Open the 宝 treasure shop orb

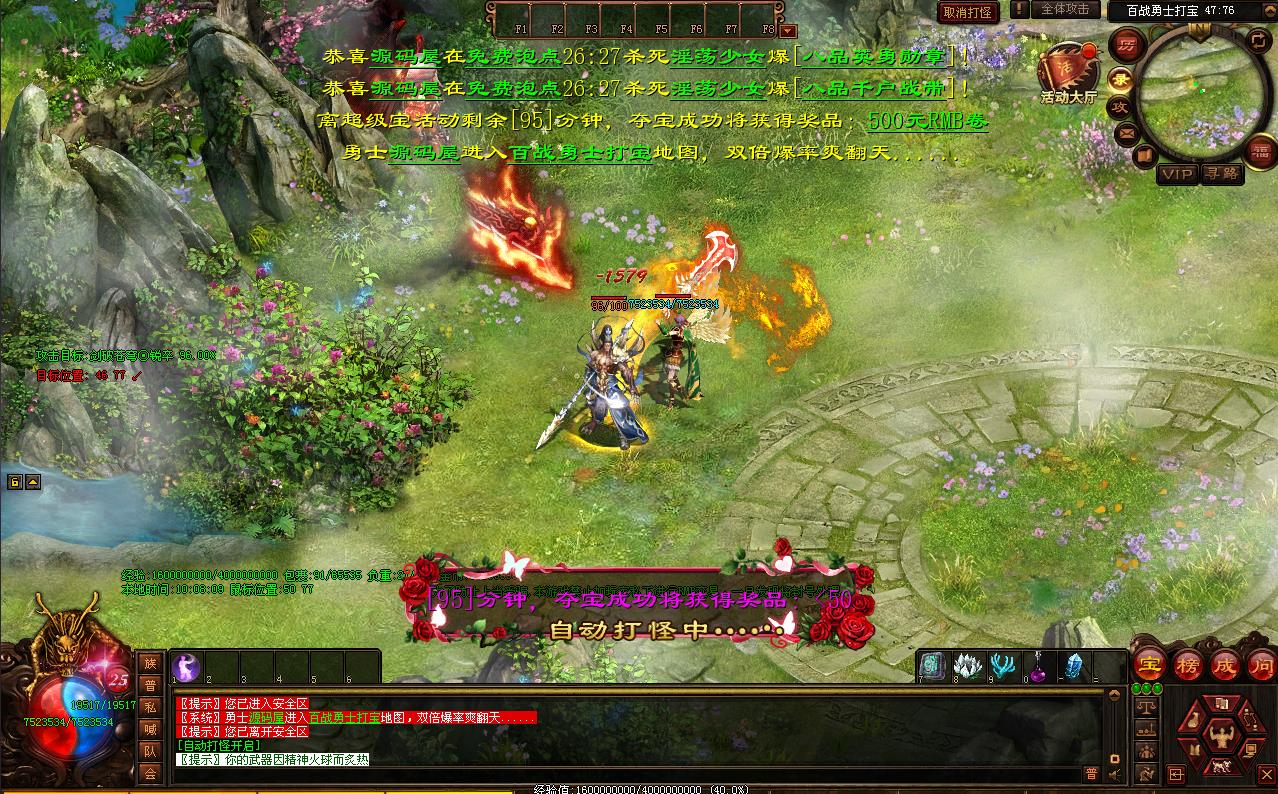pyautogui.click(x=1151, y=665)
